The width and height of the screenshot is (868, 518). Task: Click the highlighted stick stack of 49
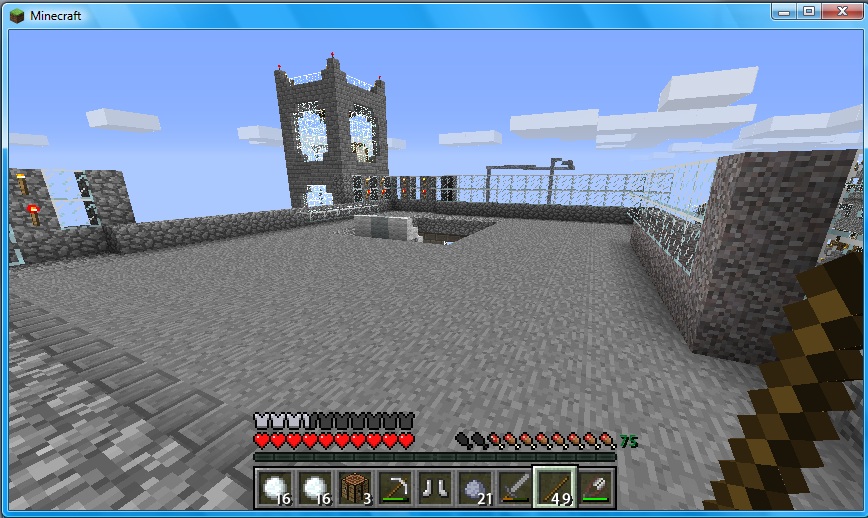point(555,488)
